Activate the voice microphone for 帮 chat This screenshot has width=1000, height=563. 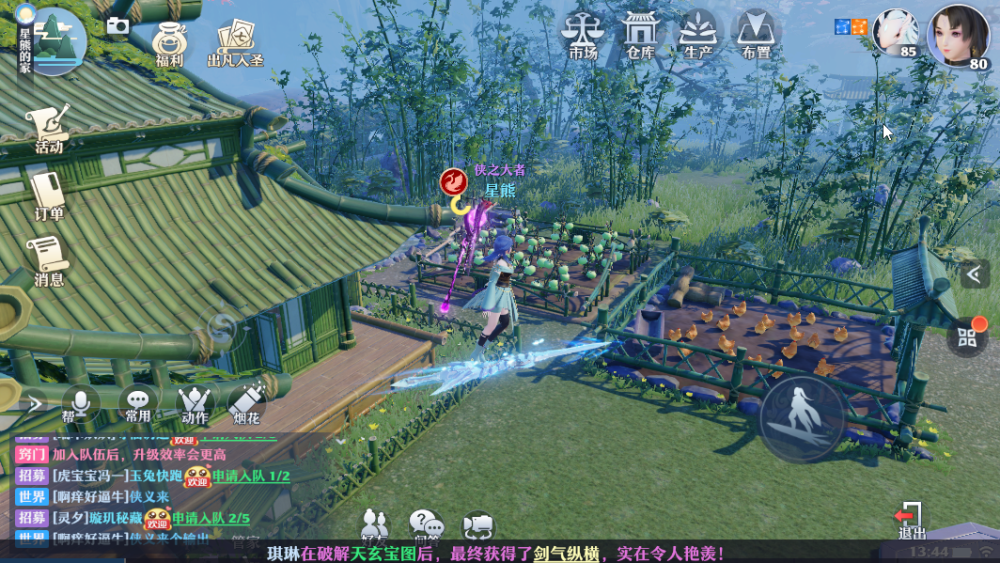click(x=79, y=402)
